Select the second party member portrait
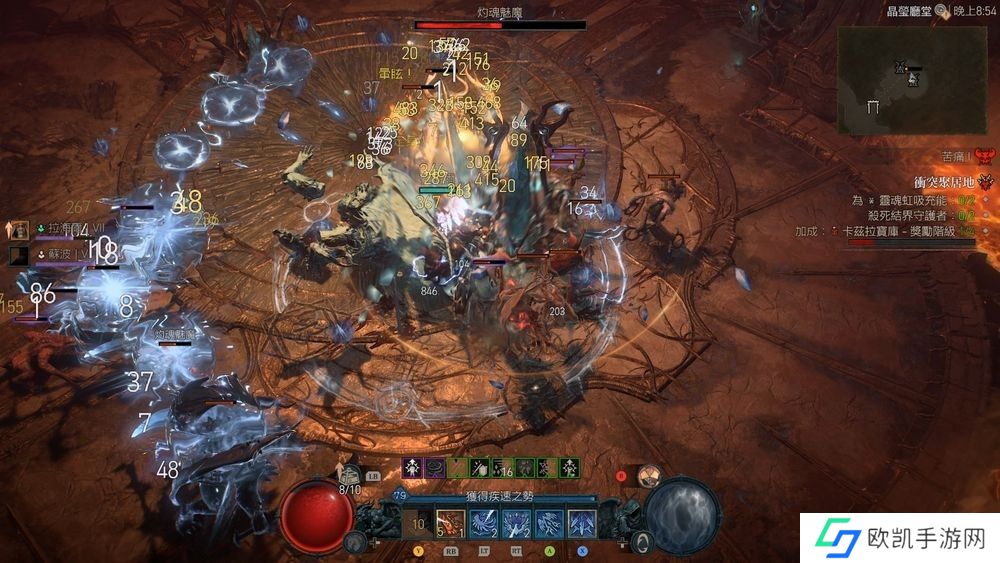The height and width of the screenshot is (563, 1000). [x=20, y=256]
